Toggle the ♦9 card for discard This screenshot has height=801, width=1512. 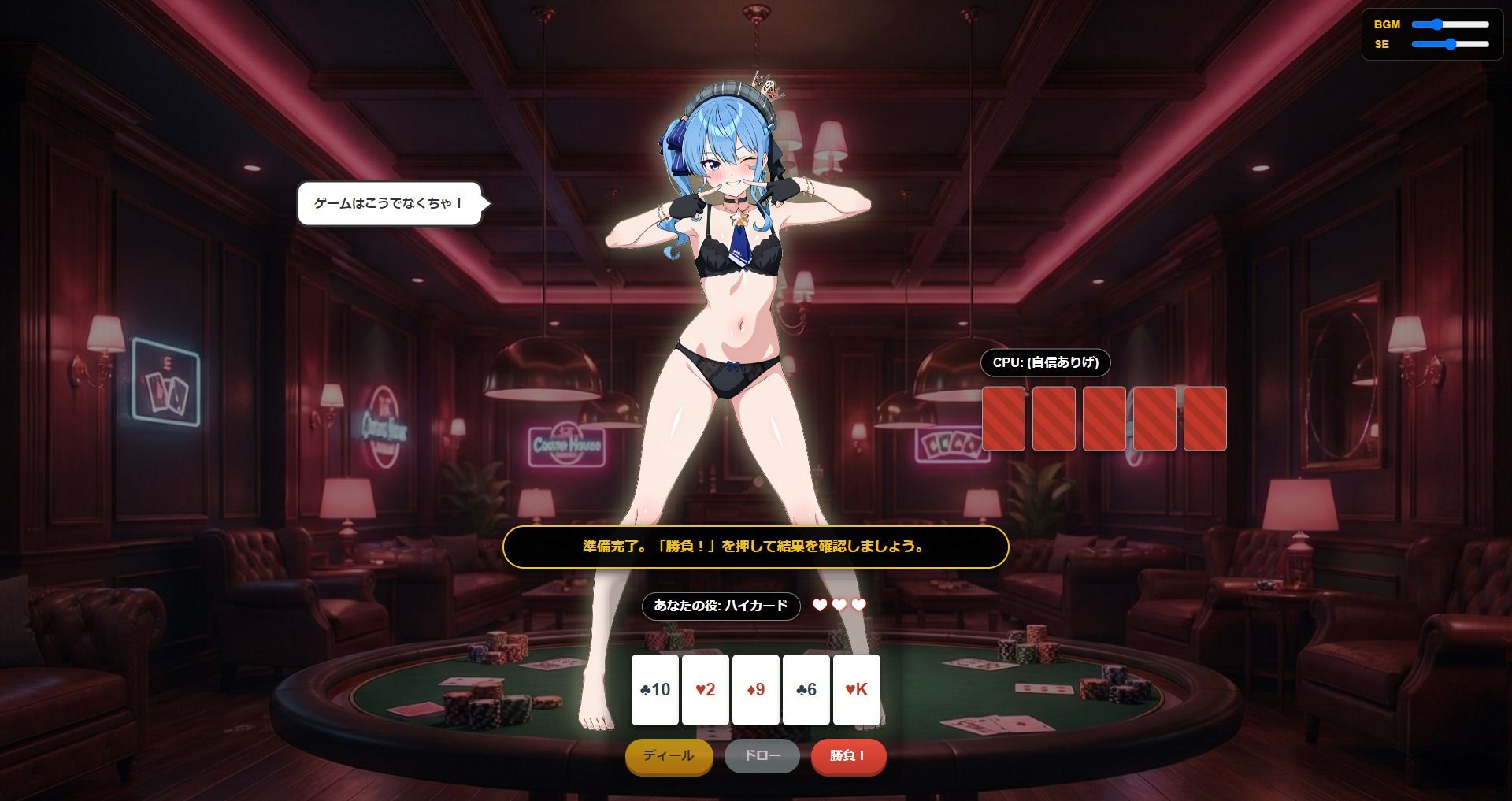(755, 690)
